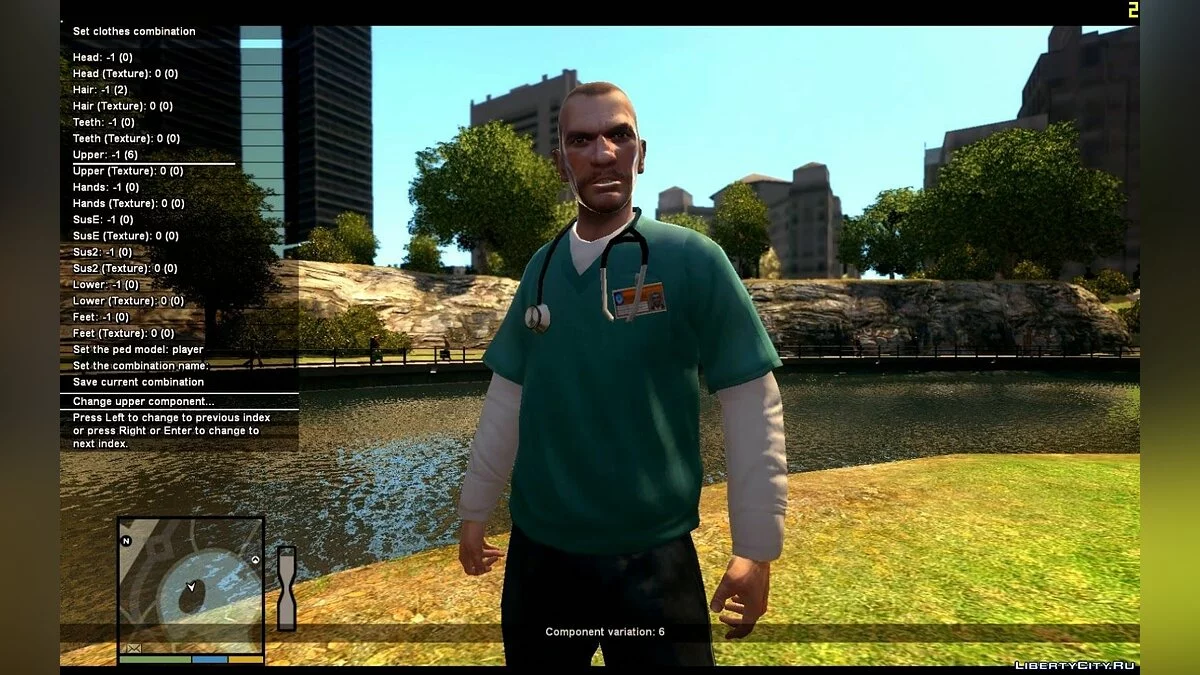Select the Hair component entry
The height and width of the screenshot is (675, 1200).
(100, 90)
